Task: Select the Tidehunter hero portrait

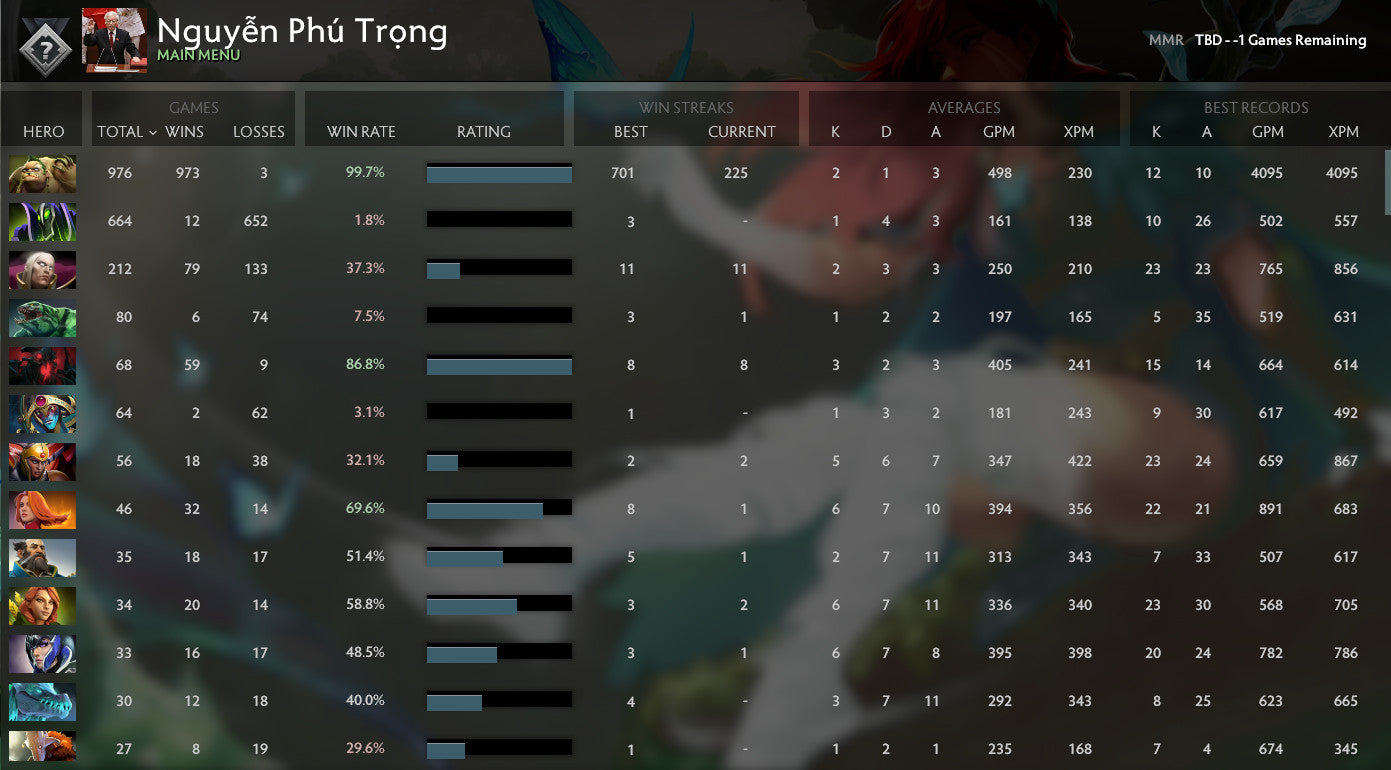Action: [x=42, y=317]
